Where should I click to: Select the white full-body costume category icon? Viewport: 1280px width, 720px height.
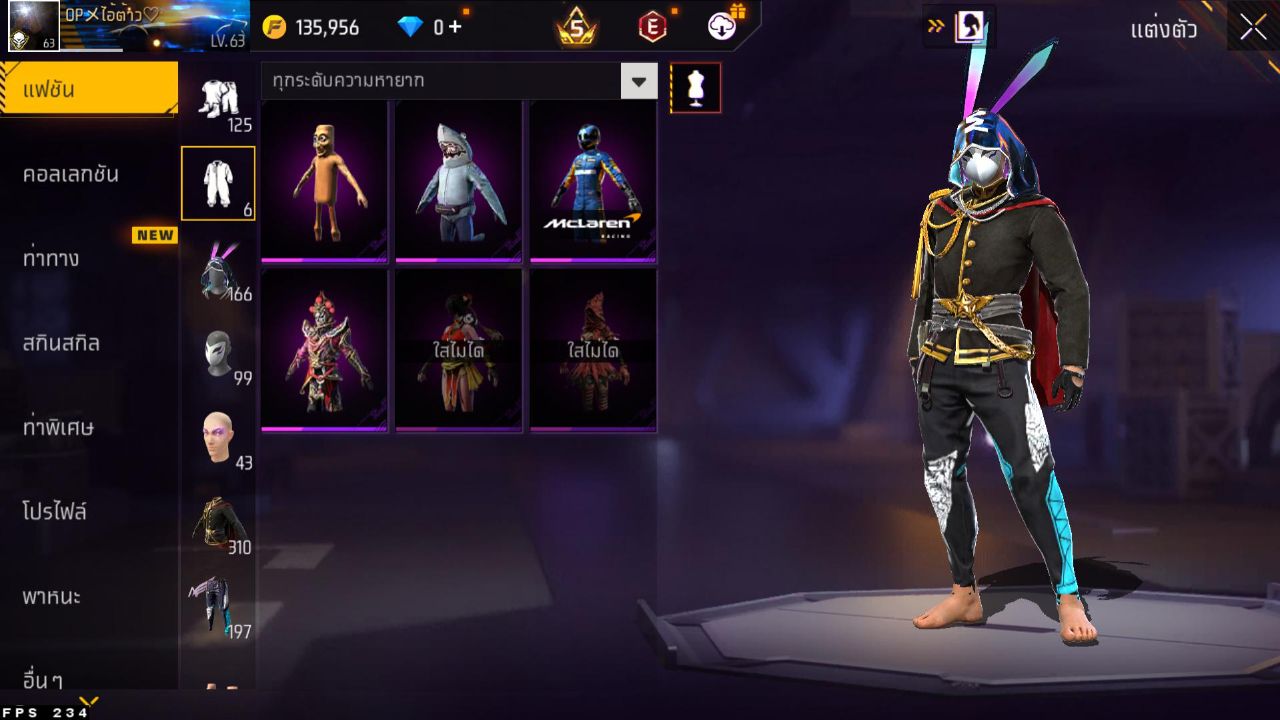[x=217, y=180]
